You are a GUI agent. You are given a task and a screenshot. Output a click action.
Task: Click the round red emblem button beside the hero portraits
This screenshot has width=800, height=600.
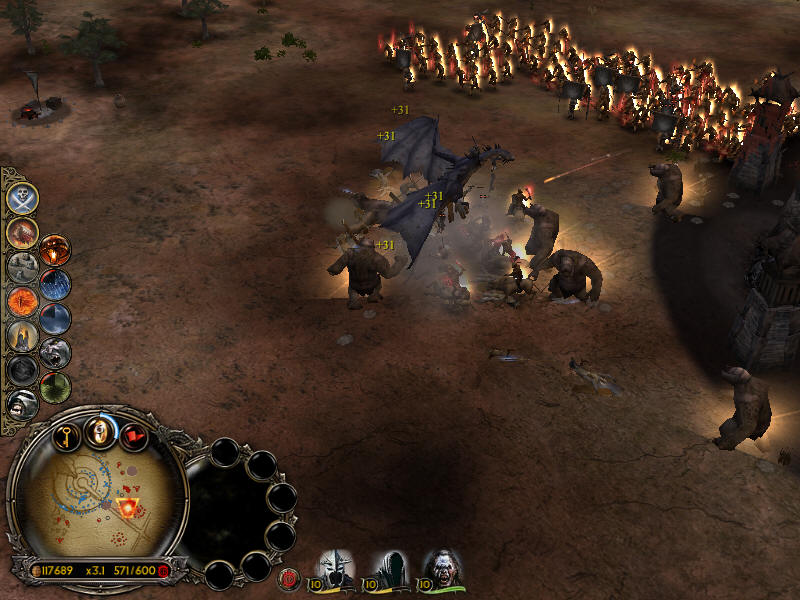(x=290, y=577)
